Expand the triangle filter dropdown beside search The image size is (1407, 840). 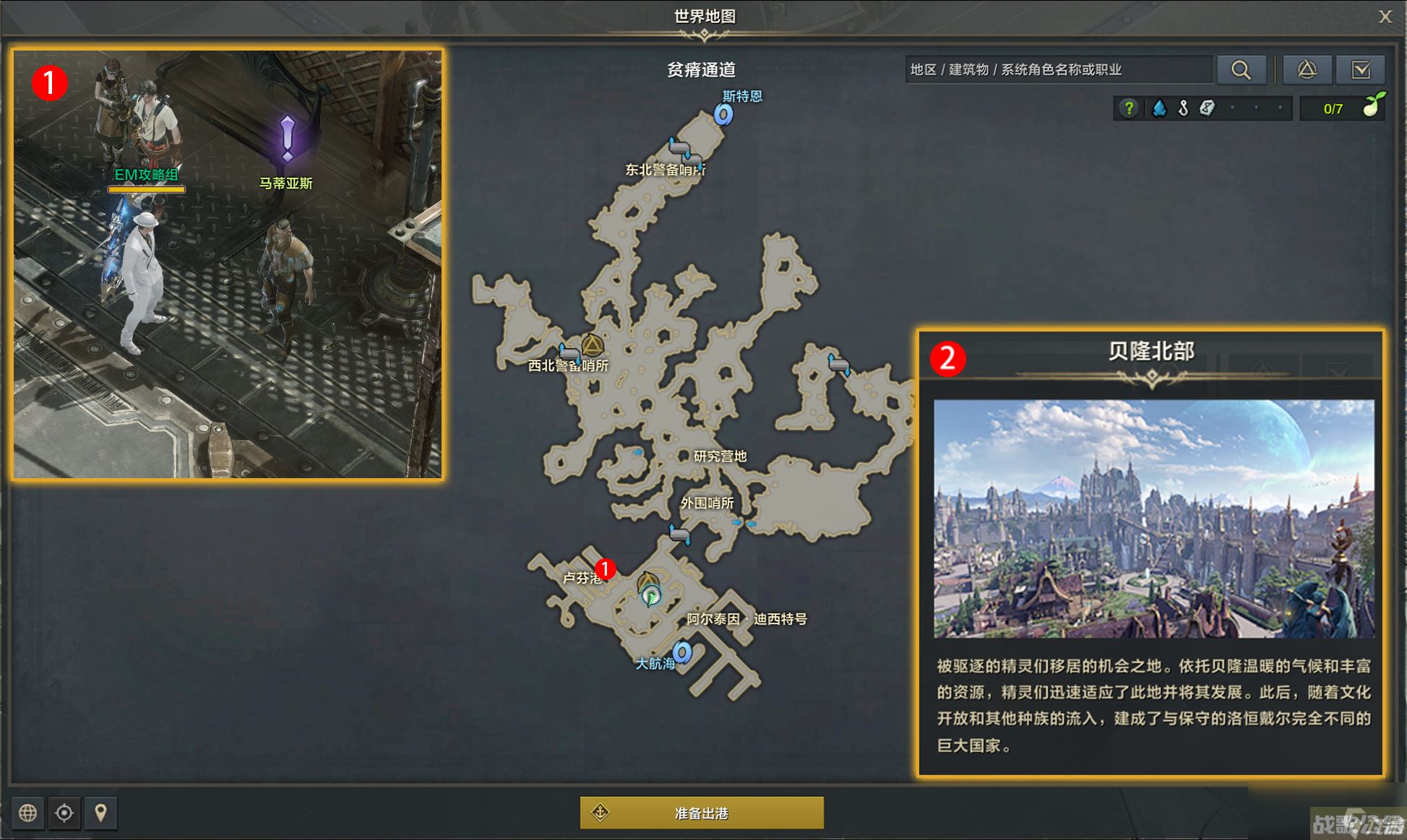click(x=1307, y=69)
